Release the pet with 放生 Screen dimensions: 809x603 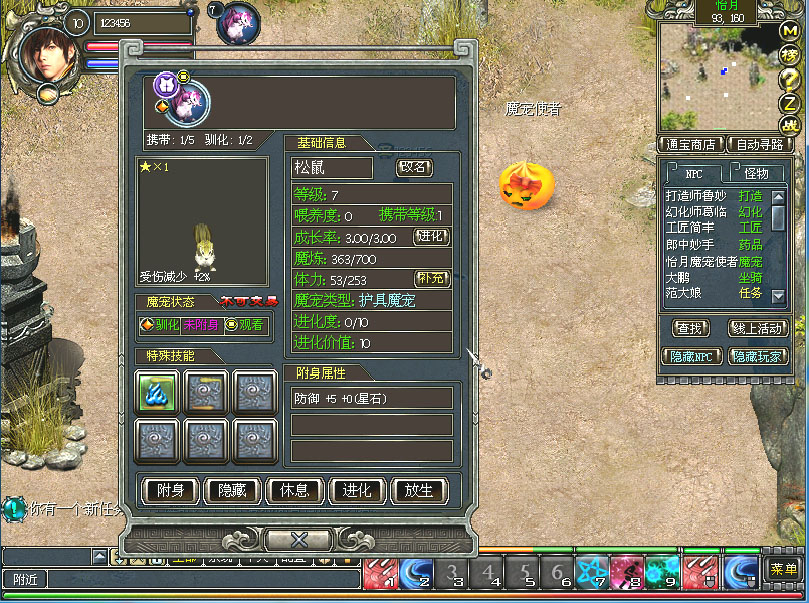[x=419, y=491]
